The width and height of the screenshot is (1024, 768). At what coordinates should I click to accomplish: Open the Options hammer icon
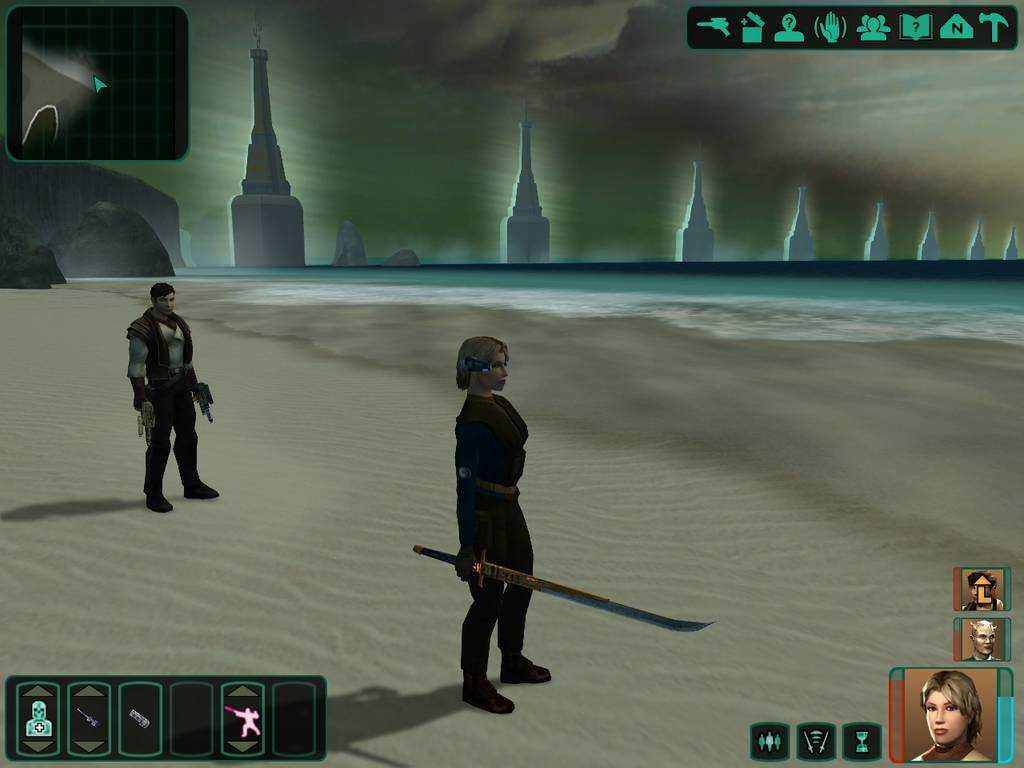pos(994,27)
